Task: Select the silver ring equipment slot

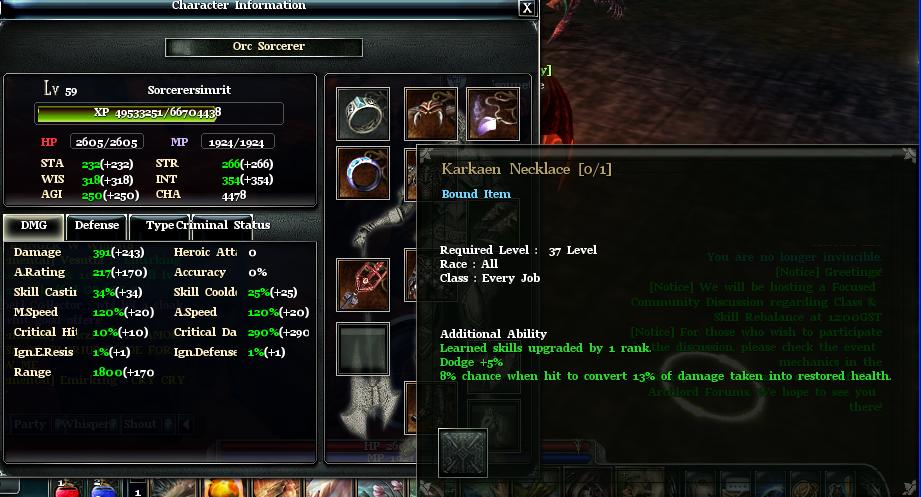Action: click(x=363, y=114)
